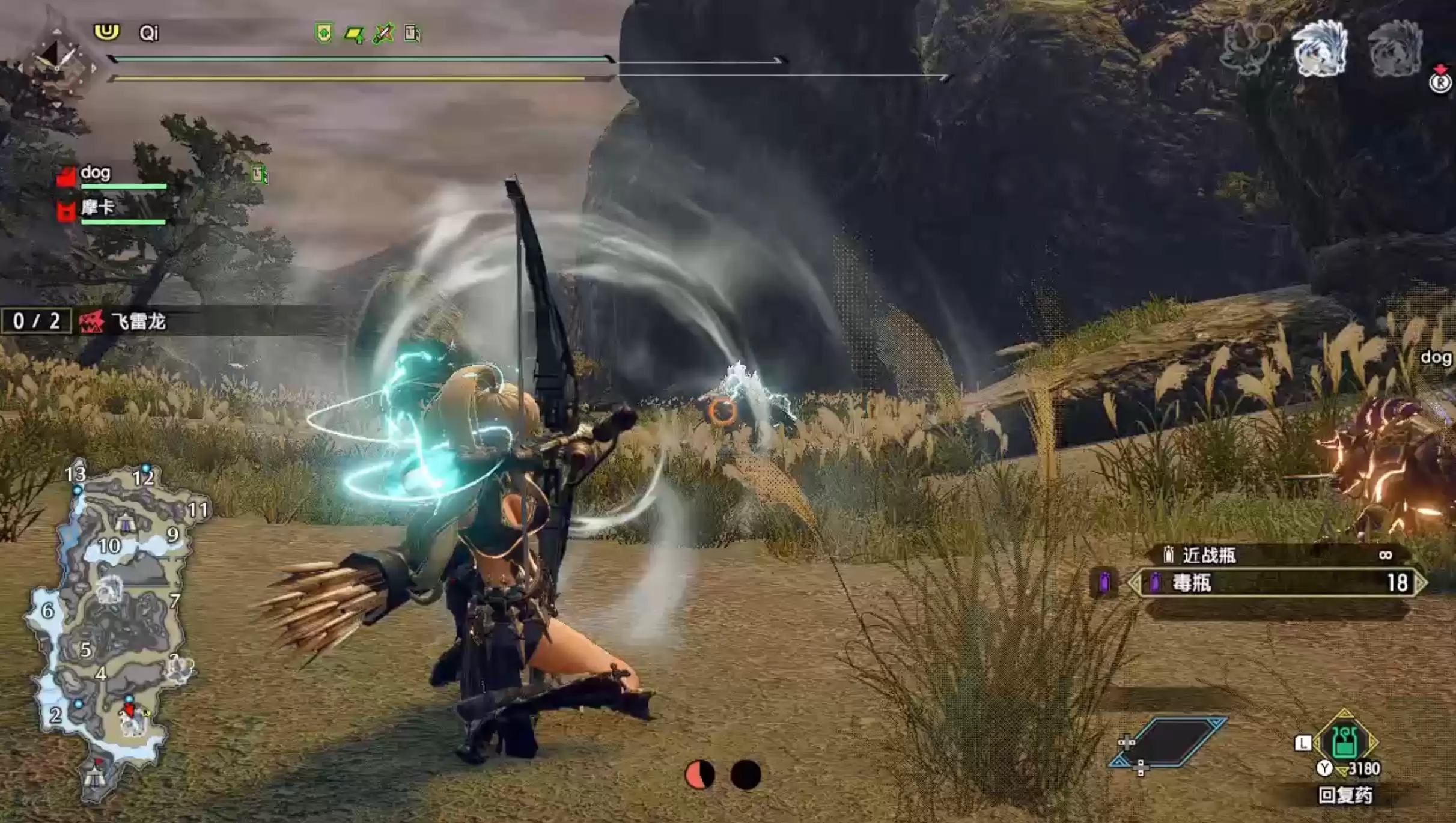
Task: Open the action shortcut panel
Action: pyautogui.click(x=1167, y=743)
